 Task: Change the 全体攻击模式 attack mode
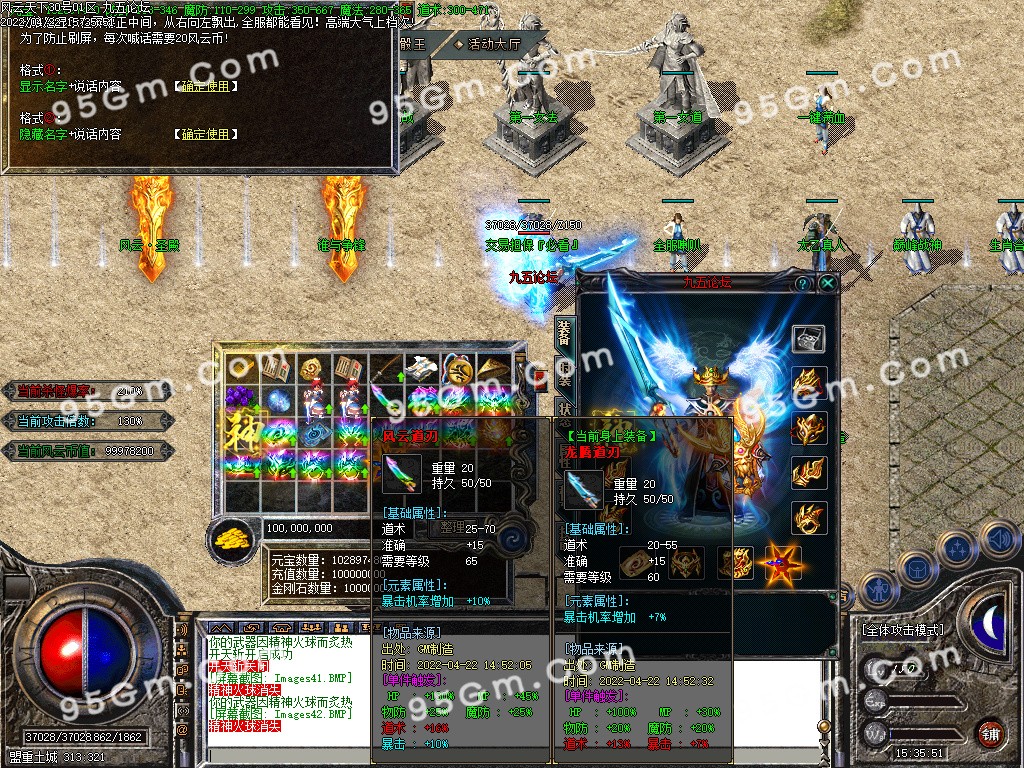pos(902,630)
